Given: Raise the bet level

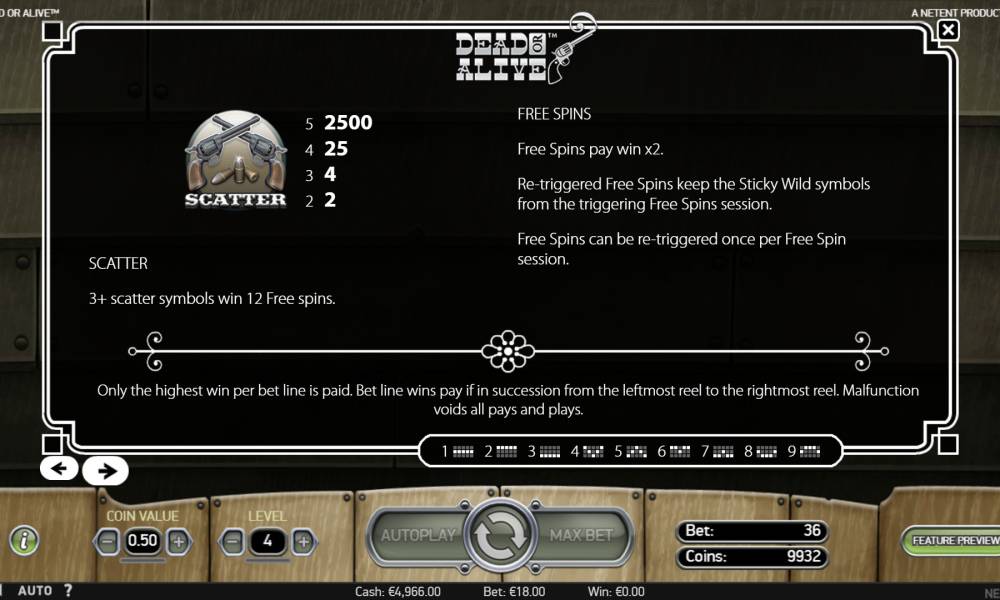Looking at the screenshot, I should [302, 541].
